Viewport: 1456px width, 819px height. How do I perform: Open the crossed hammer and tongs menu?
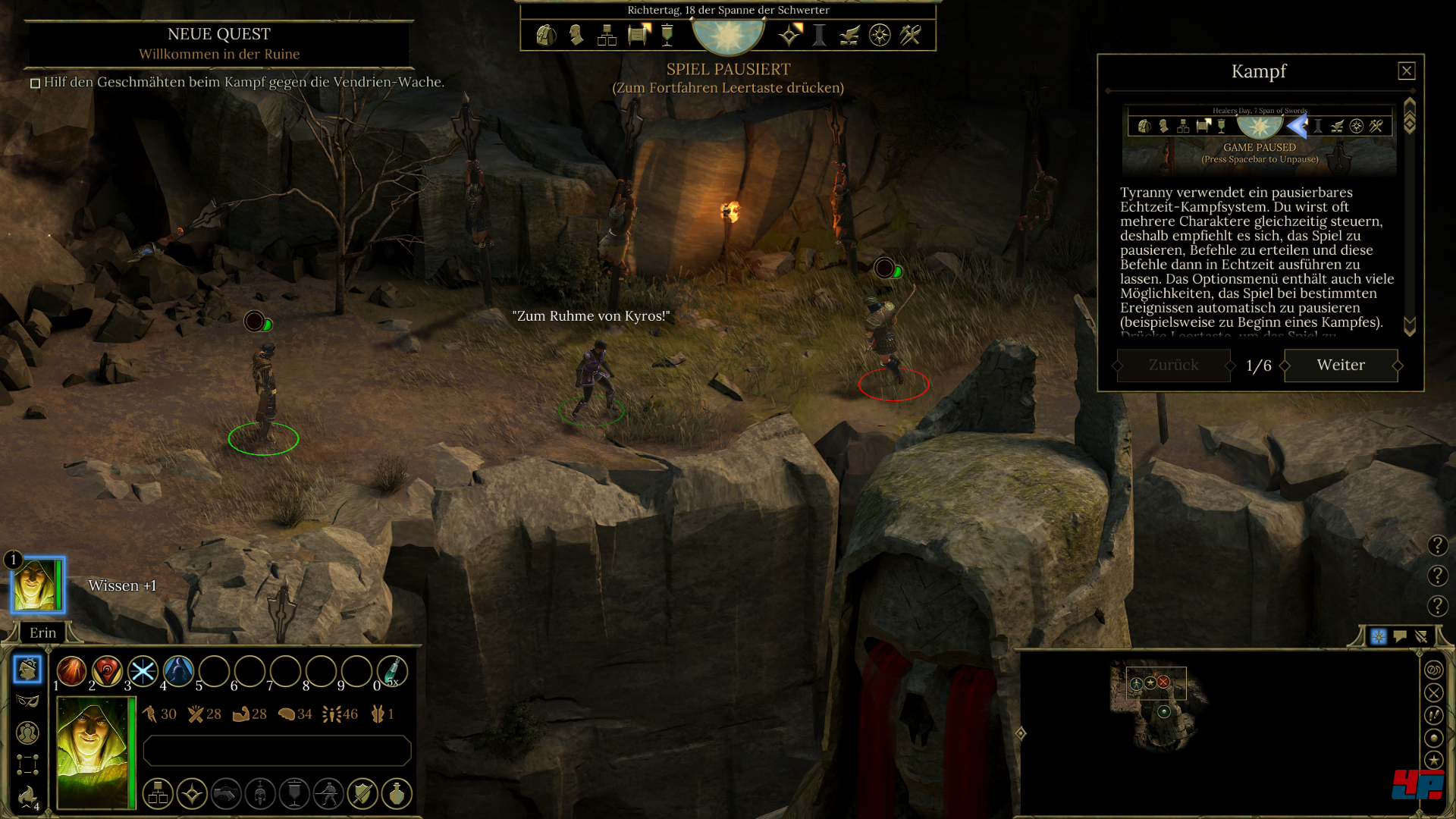click(910, 35)
